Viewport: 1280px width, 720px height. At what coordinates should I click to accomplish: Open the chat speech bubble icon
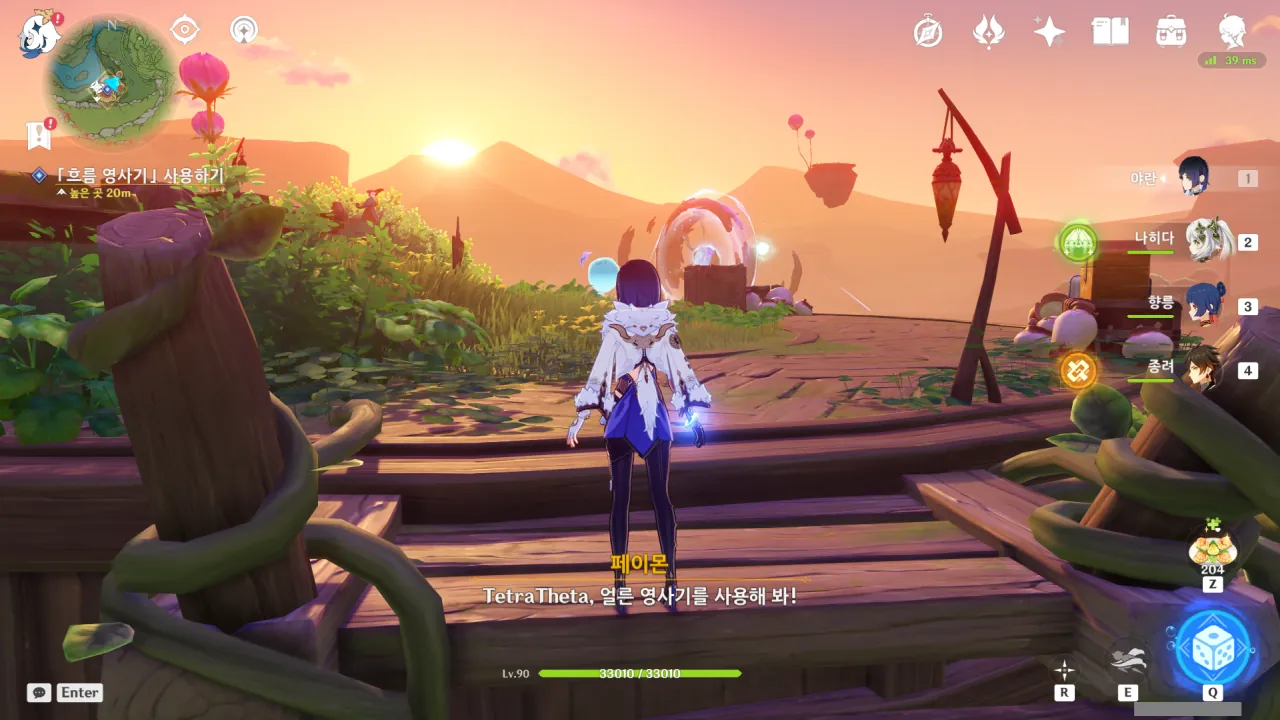pos(39,692)
